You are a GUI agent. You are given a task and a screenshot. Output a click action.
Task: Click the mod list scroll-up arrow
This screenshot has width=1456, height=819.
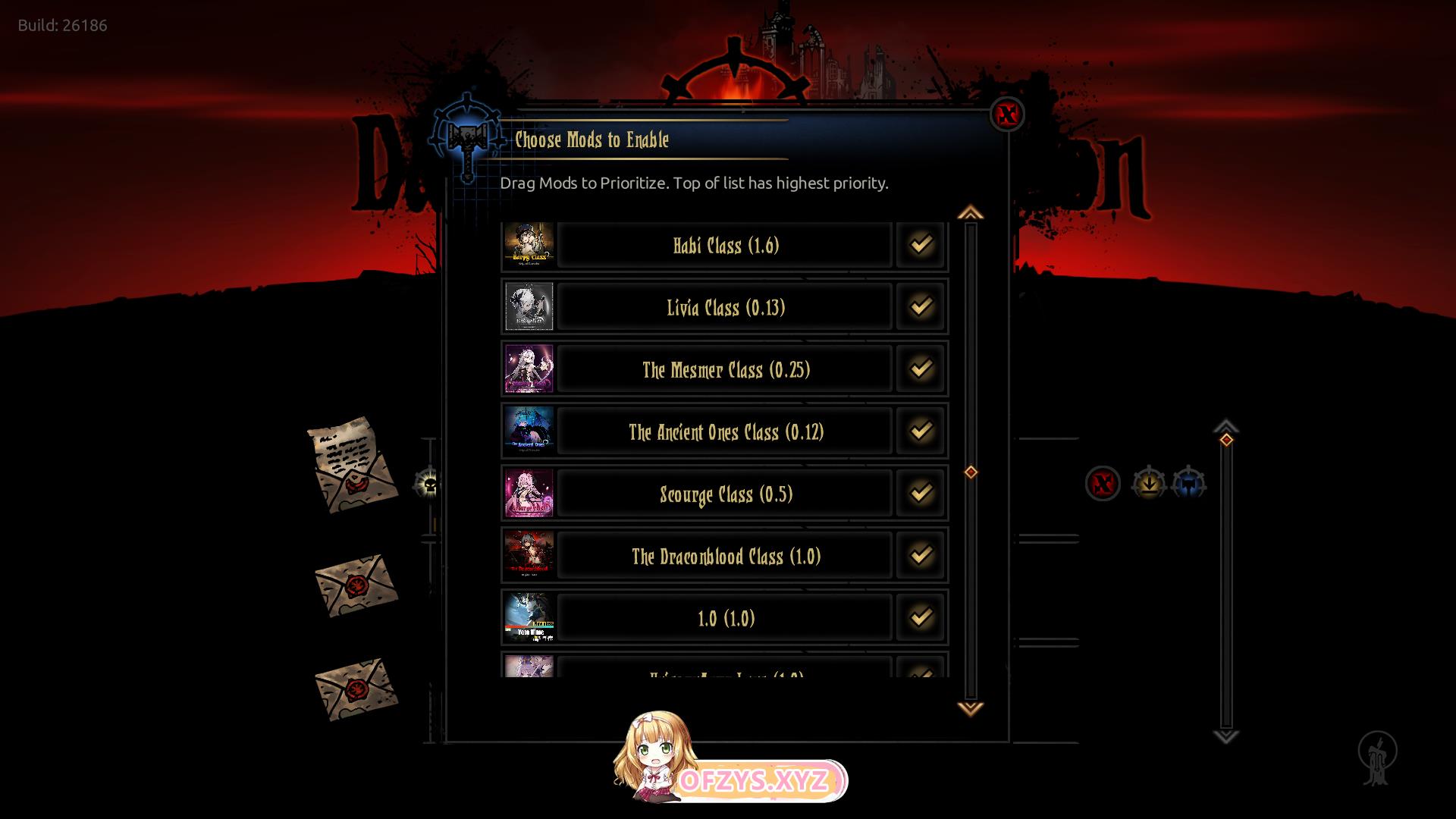pyautogui.click(x=970, y=213)
